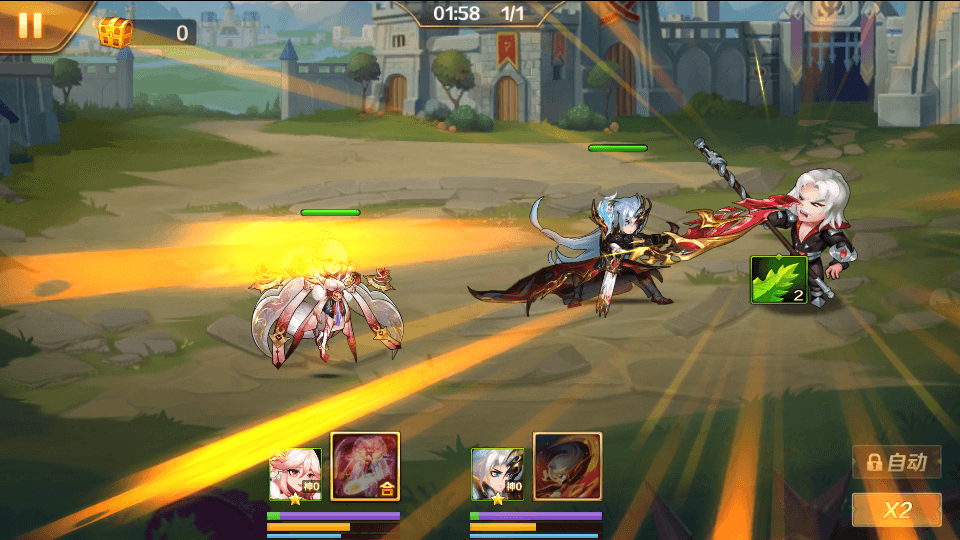Activate the red swirling slash skill
The image size is (960, 540).
tap(567, 467)
